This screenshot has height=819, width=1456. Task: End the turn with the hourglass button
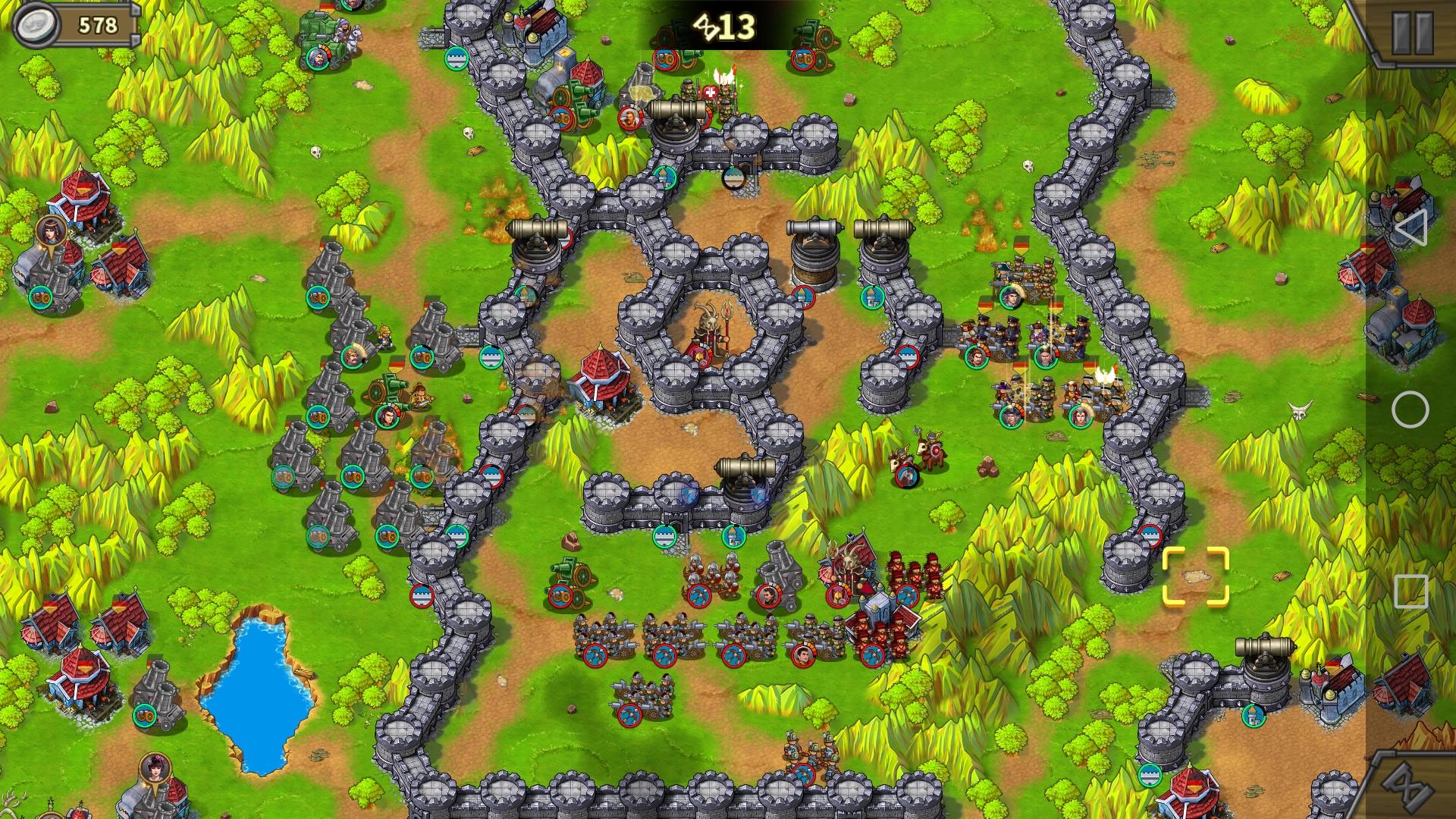(1412, 786)
